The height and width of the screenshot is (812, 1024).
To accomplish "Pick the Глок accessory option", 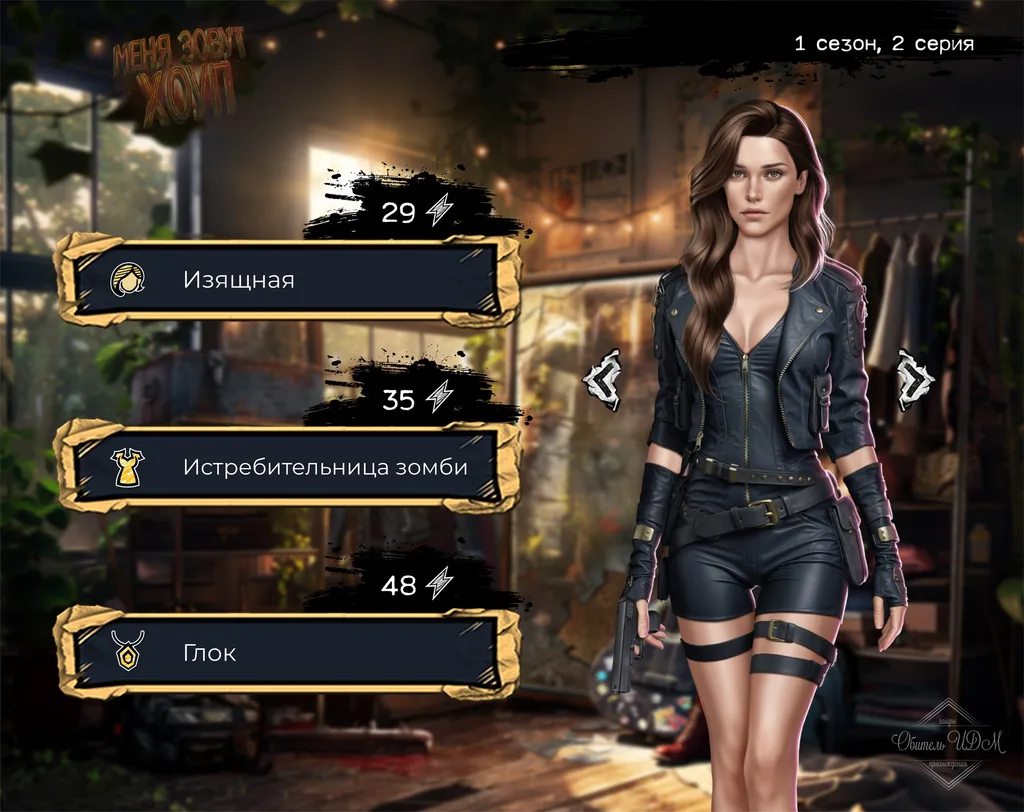I will coord(288,654).
